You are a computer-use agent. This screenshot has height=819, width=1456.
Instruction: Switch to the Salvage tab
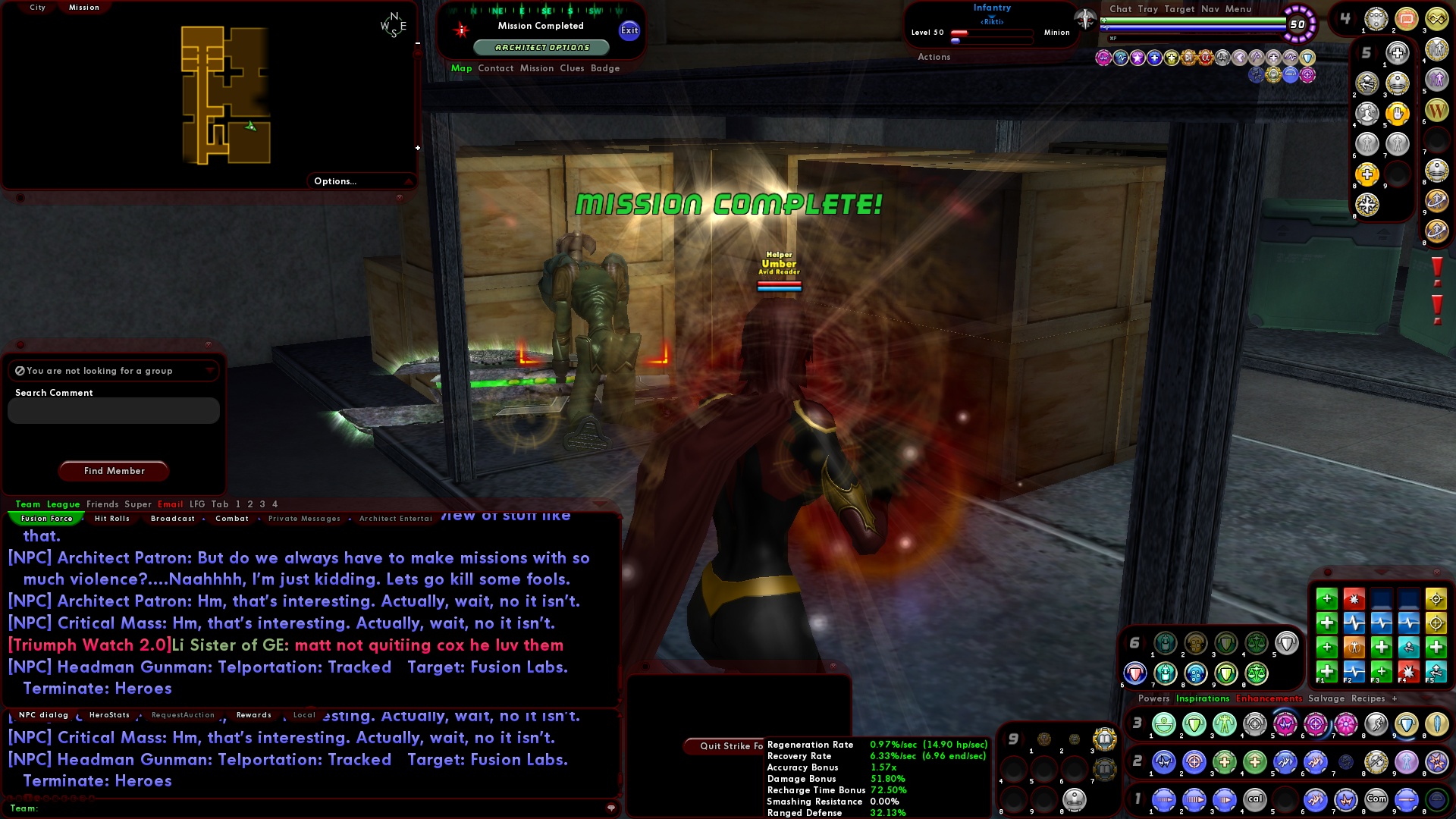(1327, 698)
